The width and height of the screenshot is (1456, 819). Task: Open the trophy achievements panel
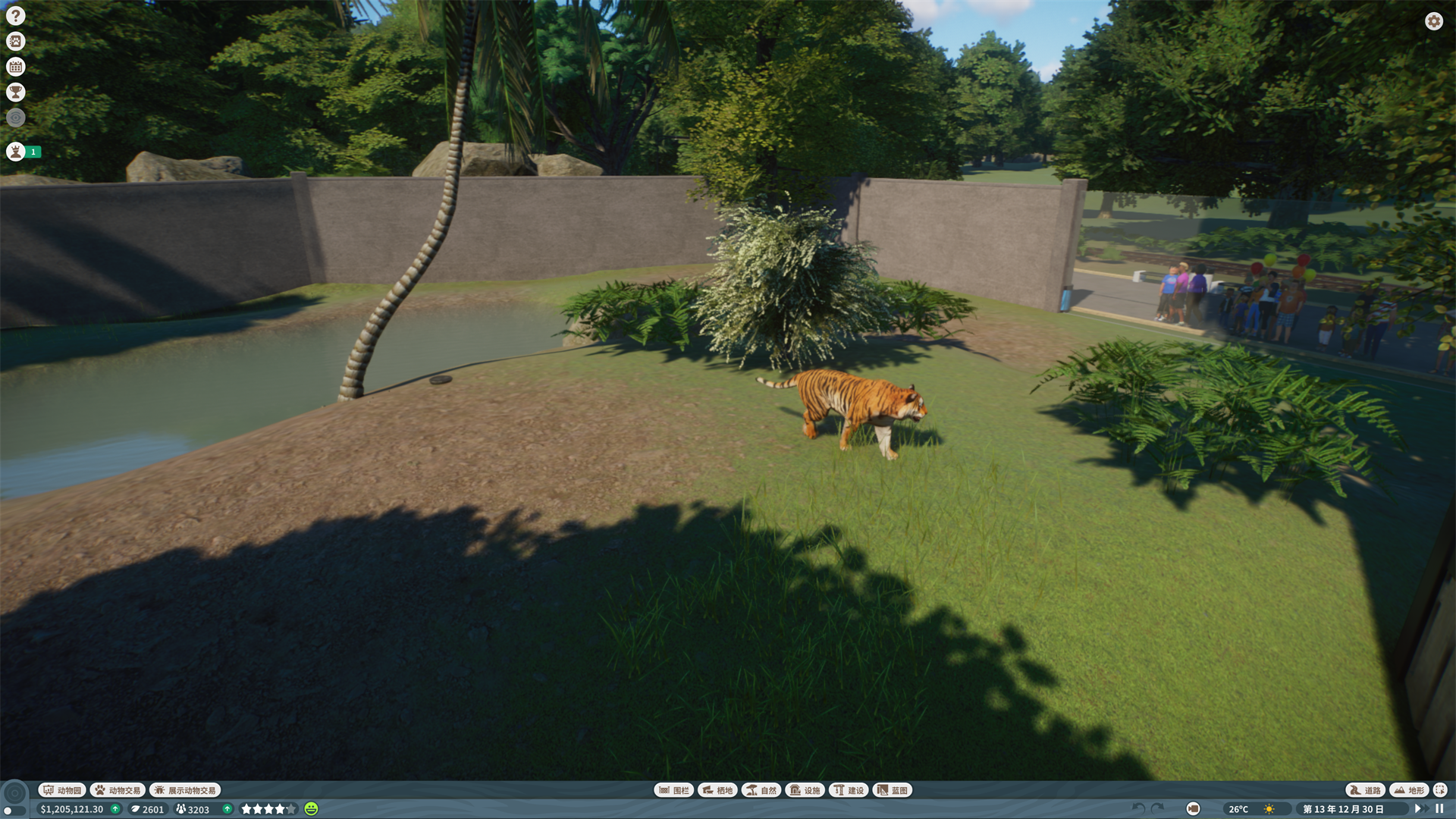[15, 92]
